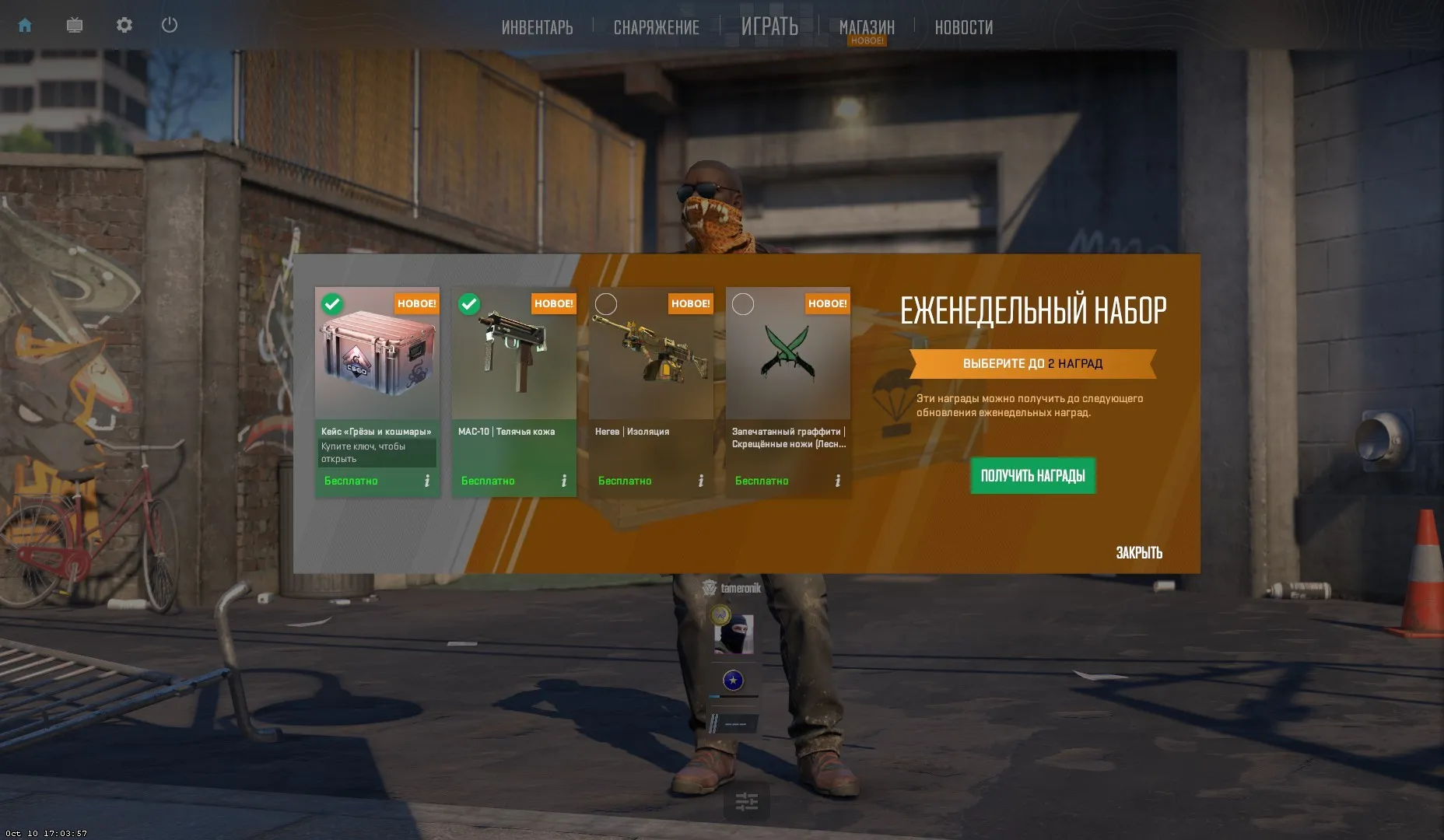Switch to the Loadout tab (СНАРЯЖЕНИЕ)
Screen dimensions: 1444x840
[656, 27]
